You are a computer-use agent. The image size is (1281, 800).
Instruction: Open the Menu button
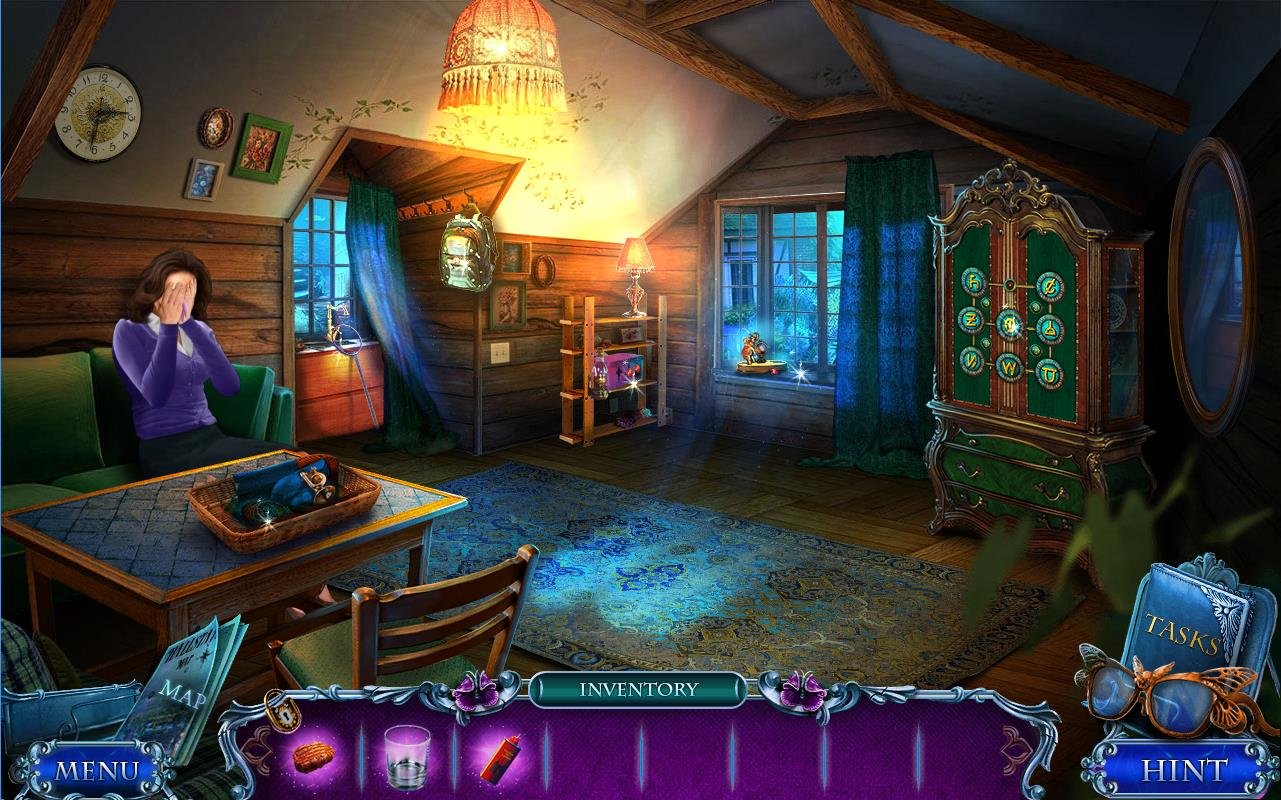(x=96, y=770)
